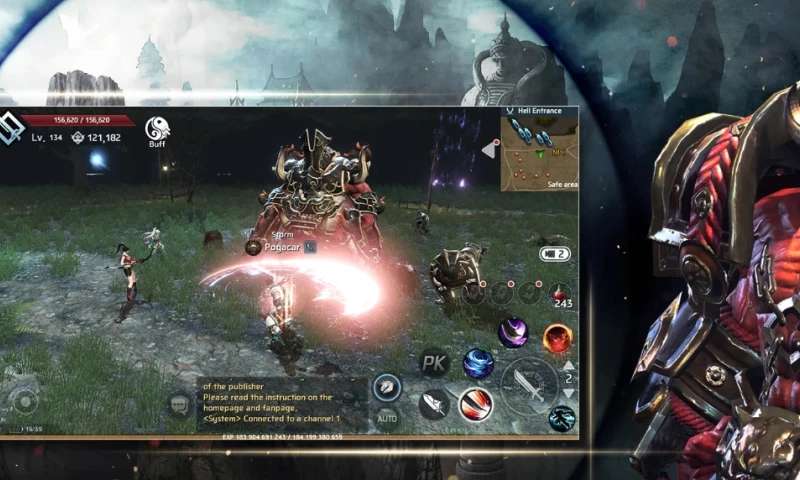This screenshot has width=800, height=480.
Task: Tap the virtual movement joystick
Action: coord(22,401)
